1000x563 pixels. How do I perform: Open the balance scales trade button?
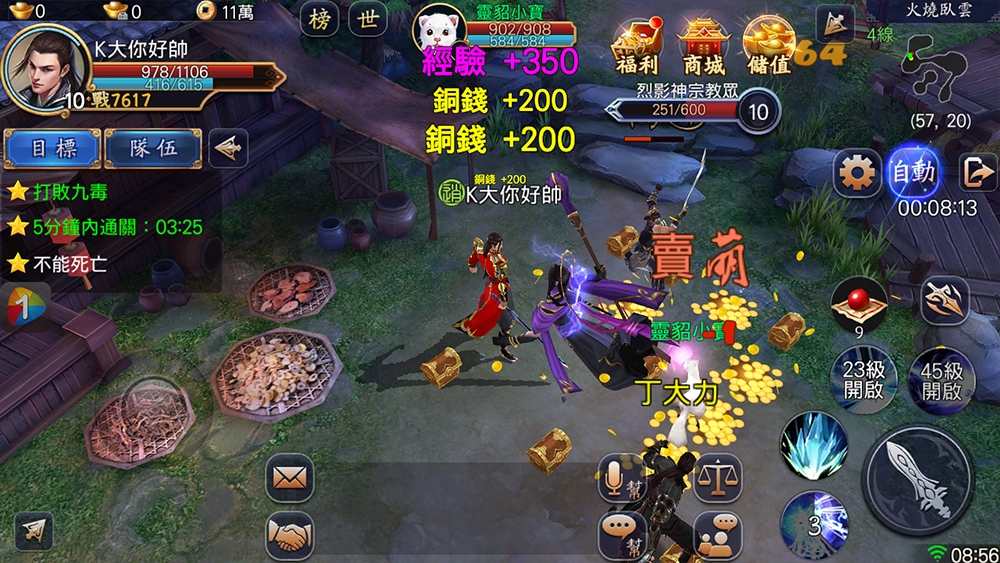coord(717,477)
